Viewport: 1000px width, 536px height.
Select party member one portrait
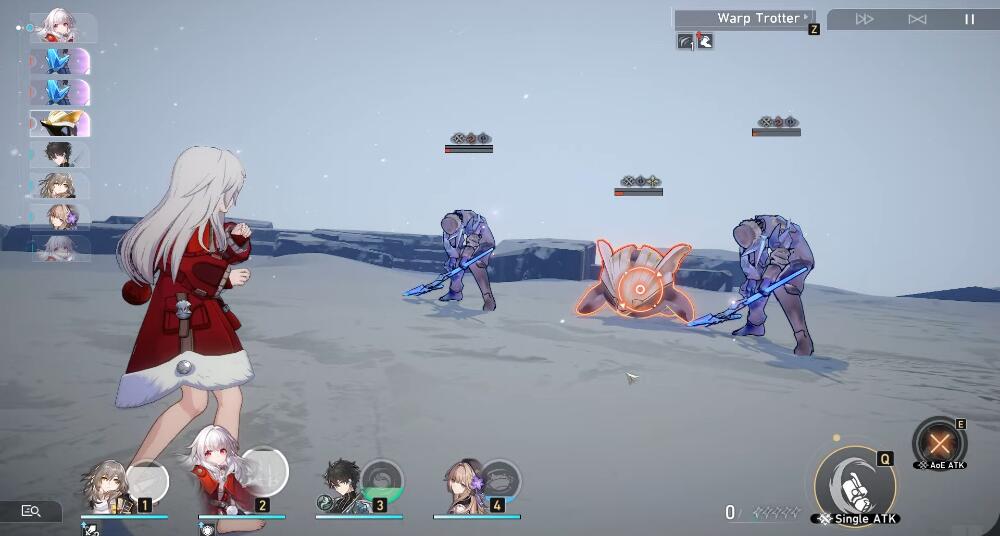[x=105, y=487]
